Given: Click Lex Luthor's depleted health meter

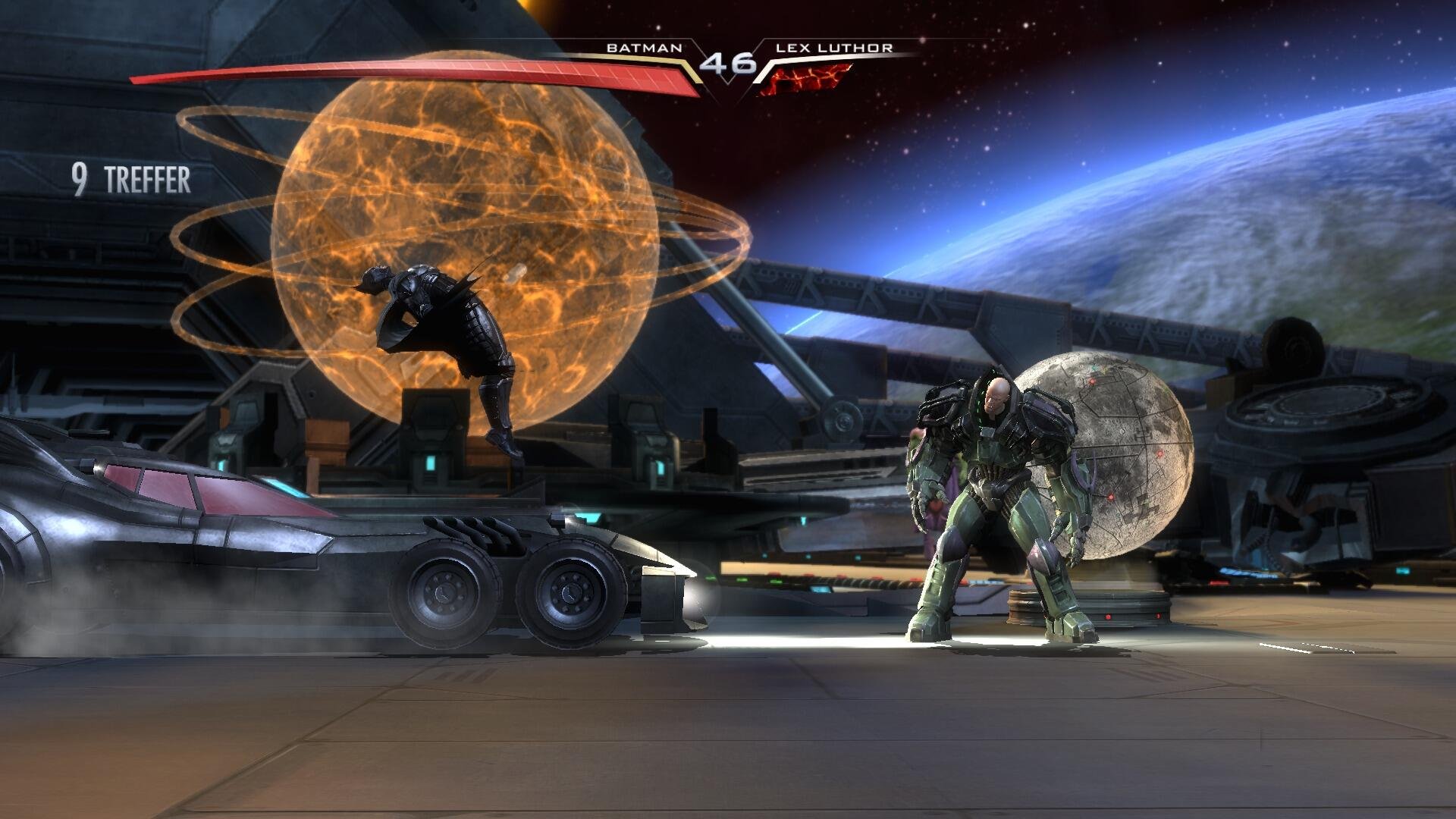Looking at the screenshot, I should (x=808, y=76).
